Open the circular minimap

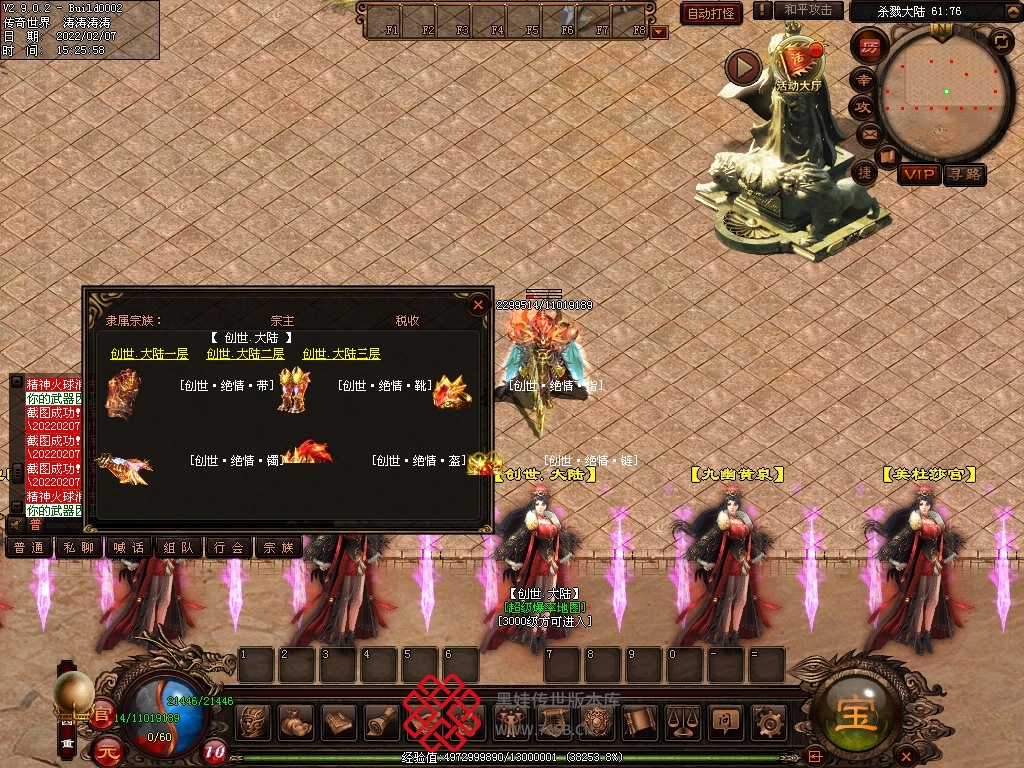945,91
